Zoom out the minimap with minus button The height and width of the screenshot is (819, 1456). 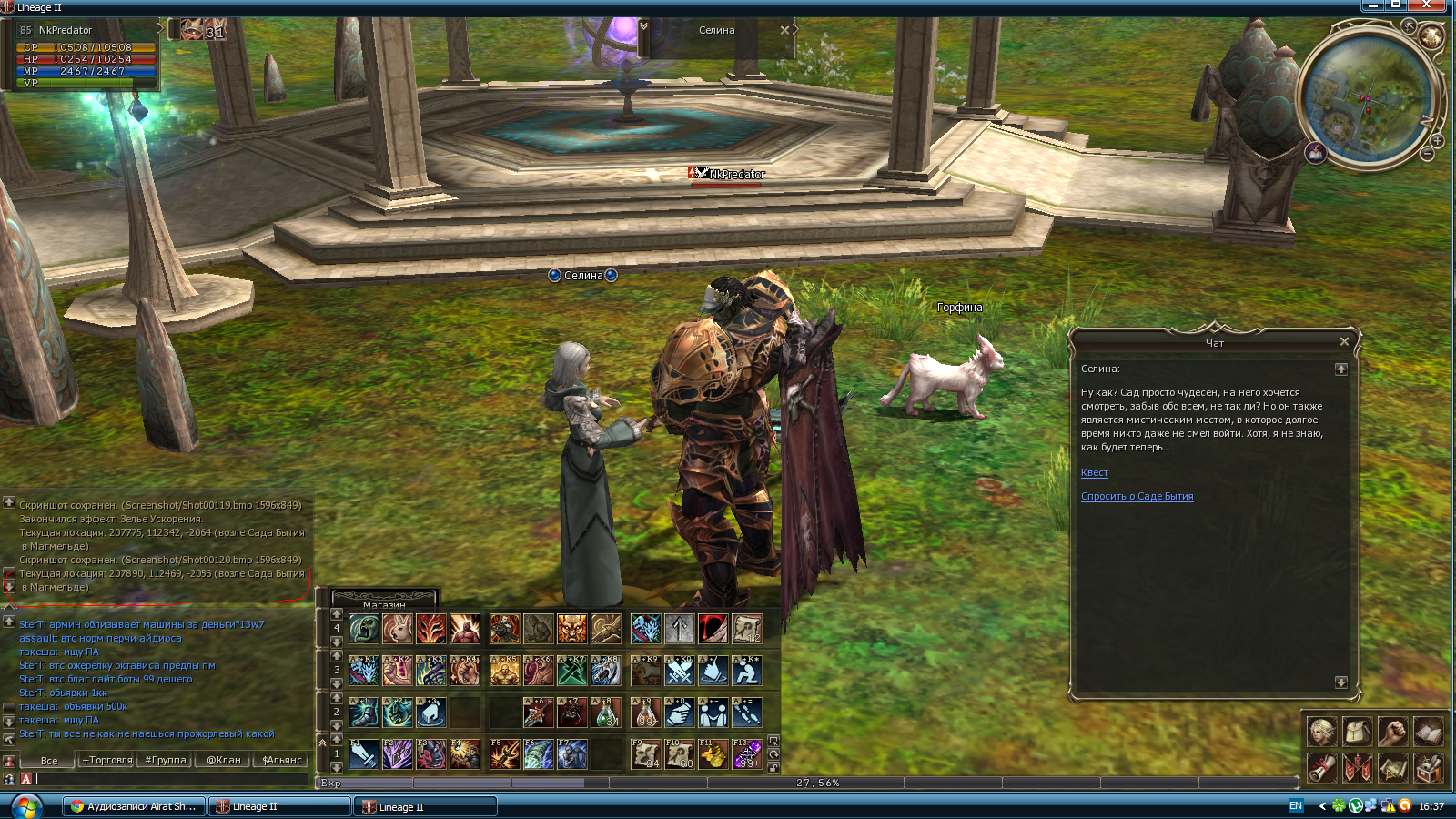click(x=1427, y=155)
